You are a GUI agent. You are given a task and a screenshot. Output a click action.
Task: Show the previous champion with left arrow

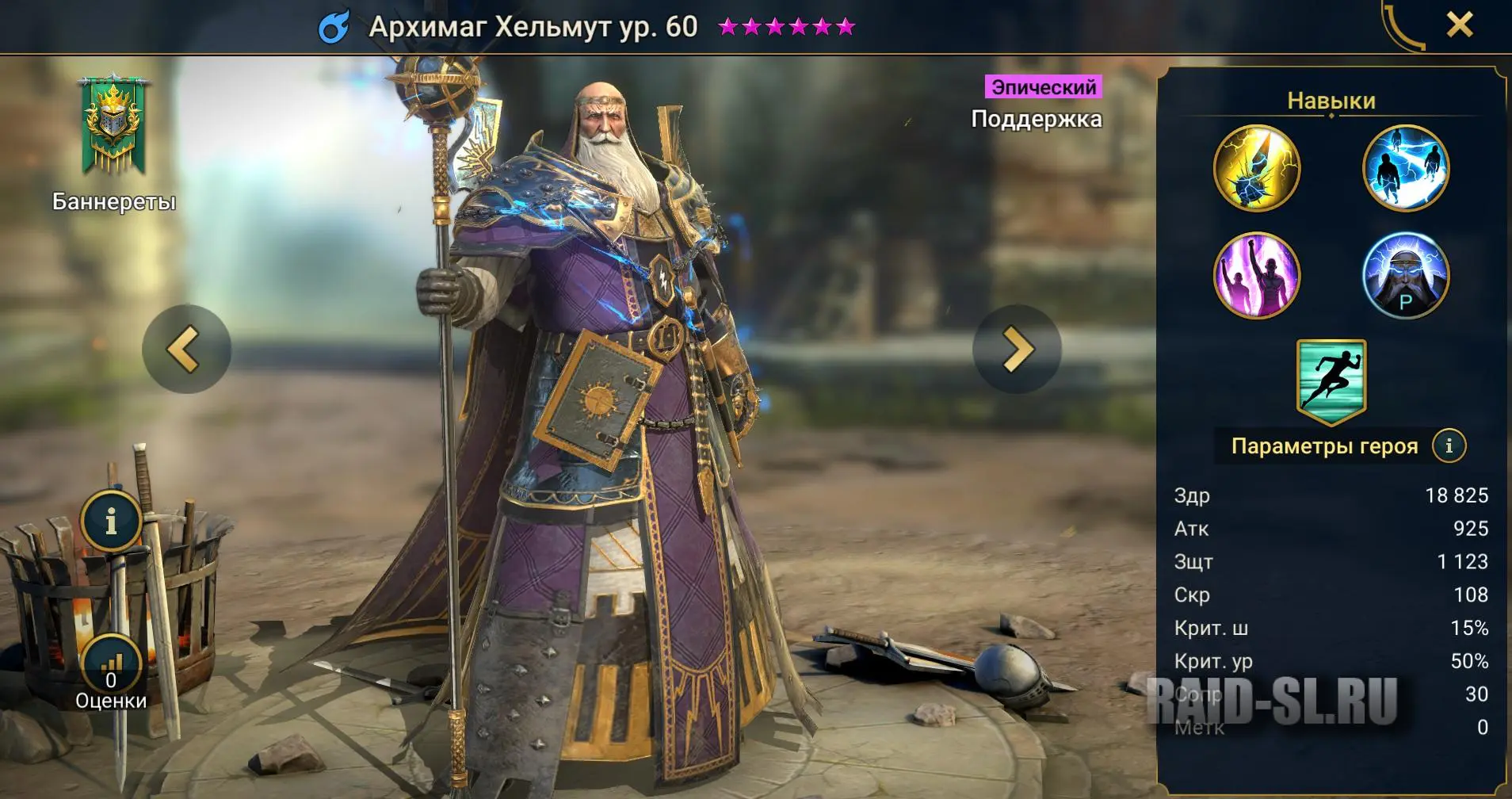(186, 349)
